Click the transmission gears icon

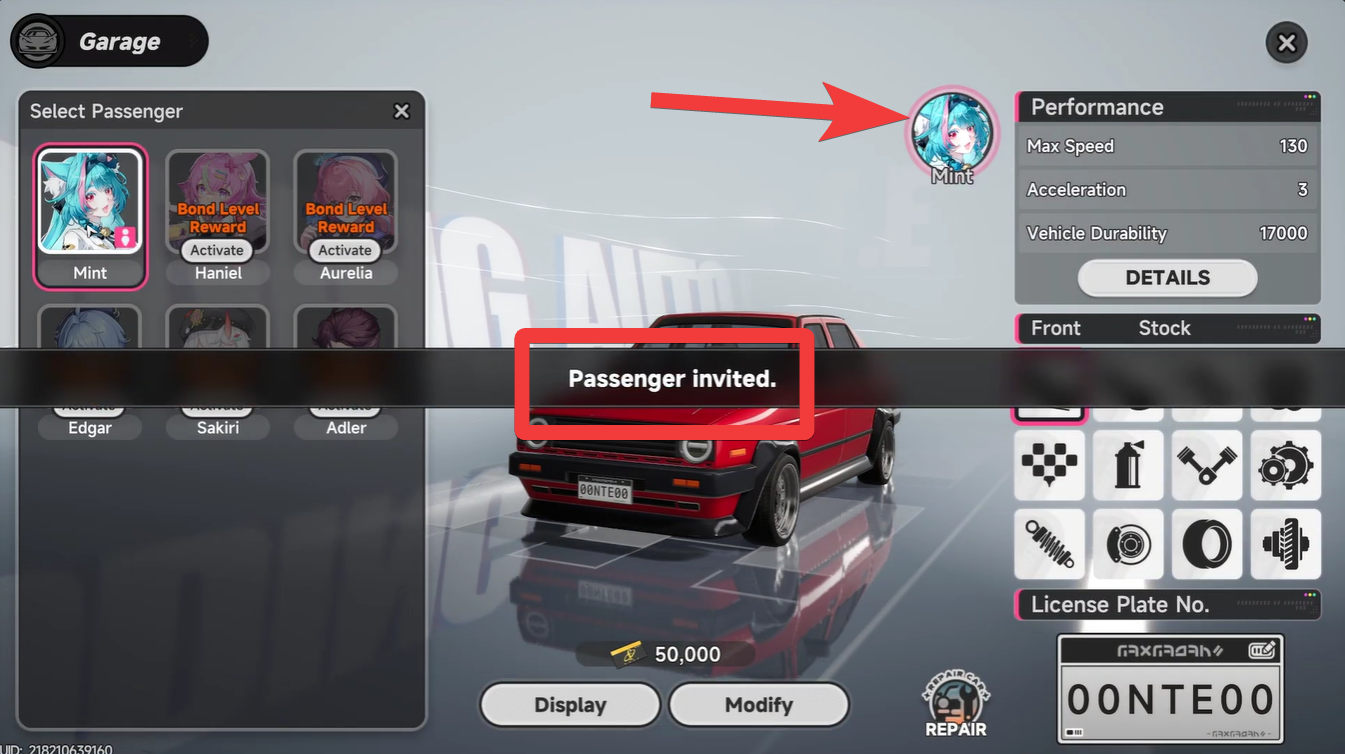tap(1286, 465)
